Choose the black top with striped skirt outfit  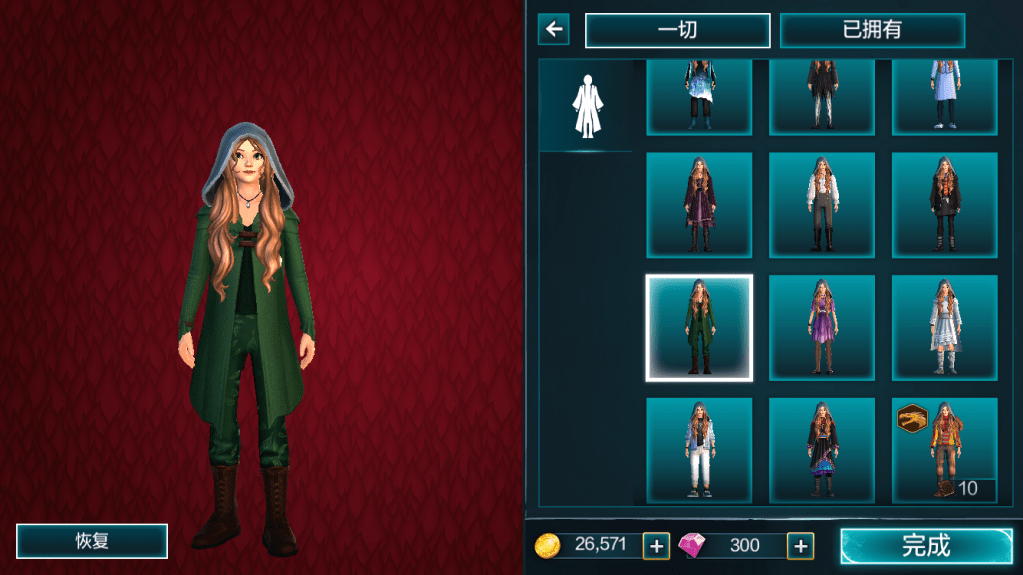click(822, 450)
